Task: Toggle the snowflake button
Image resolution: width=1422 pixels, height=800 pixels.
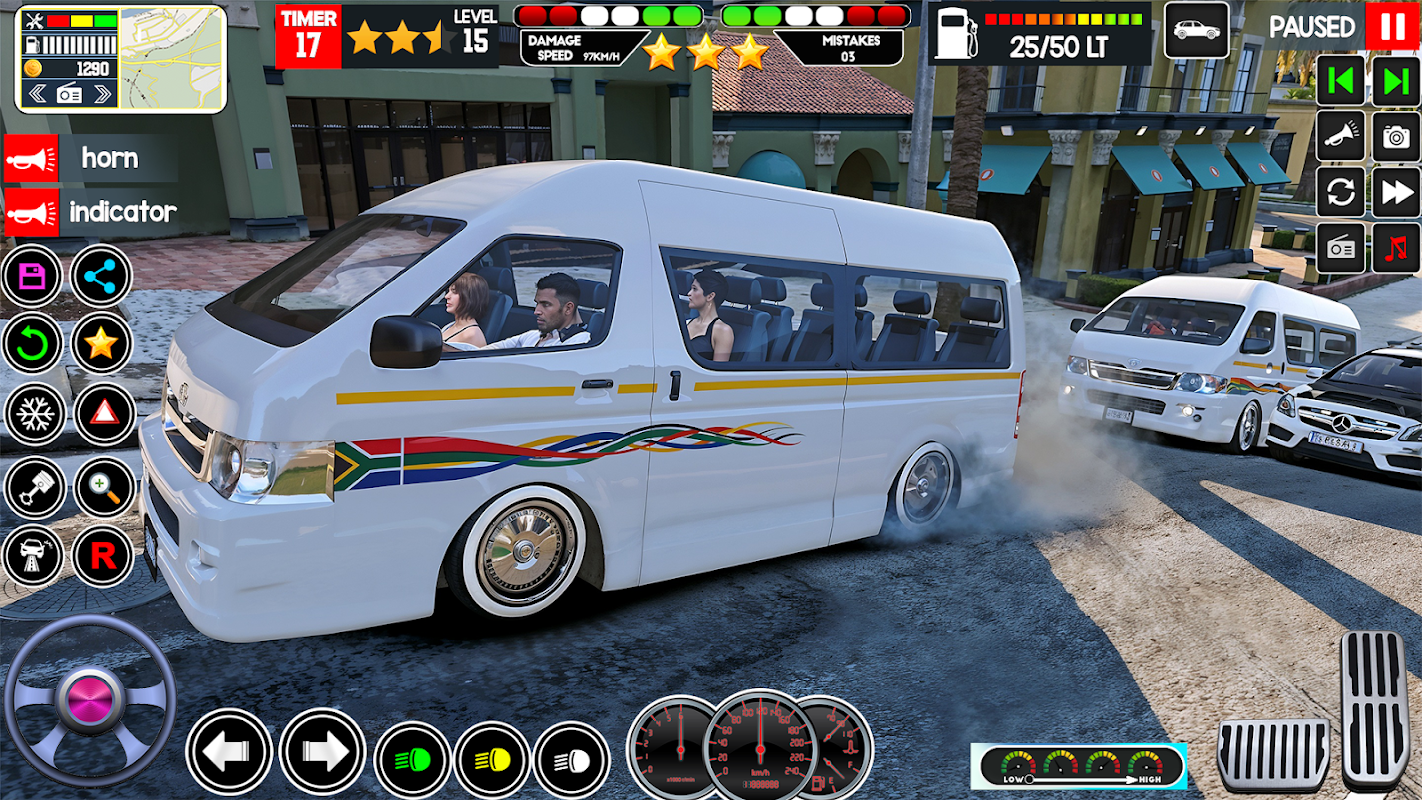Action: point(33,414)
